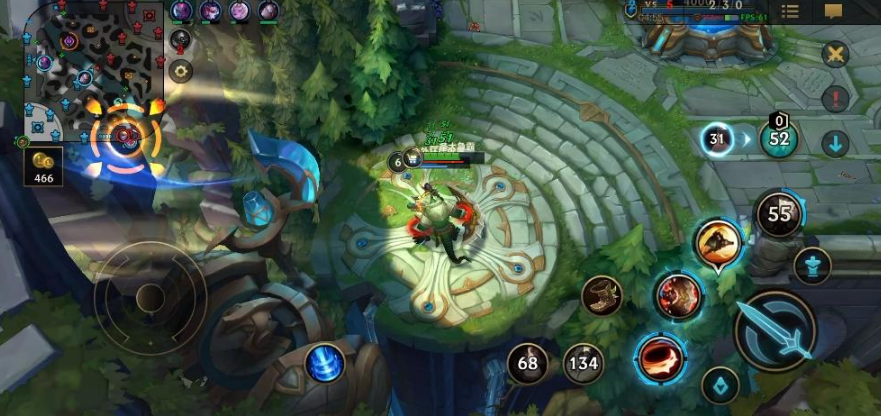Tap the minimap
This screenshot has height=416, width=881.
[95, 70]
